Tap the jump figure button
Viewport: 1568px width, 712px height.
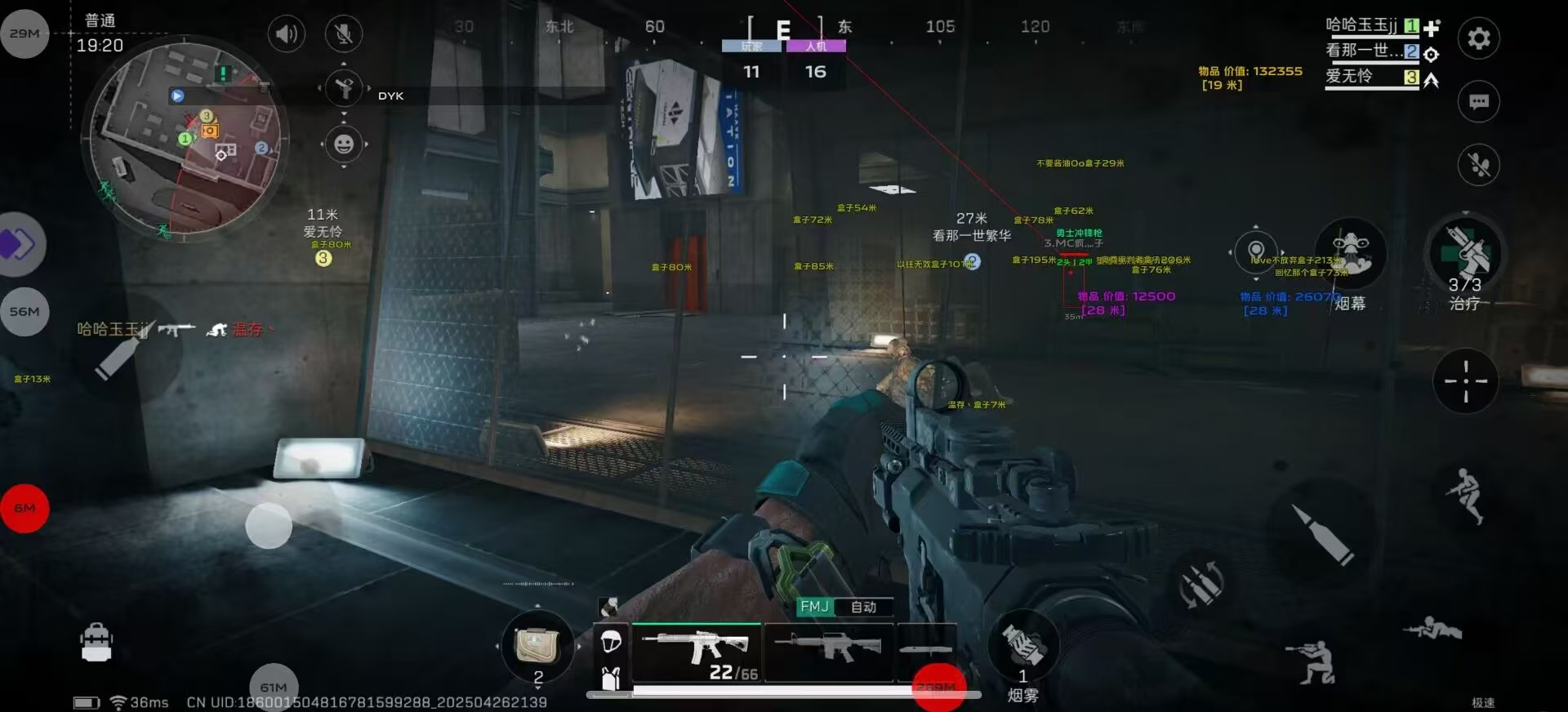[1466, 495]
